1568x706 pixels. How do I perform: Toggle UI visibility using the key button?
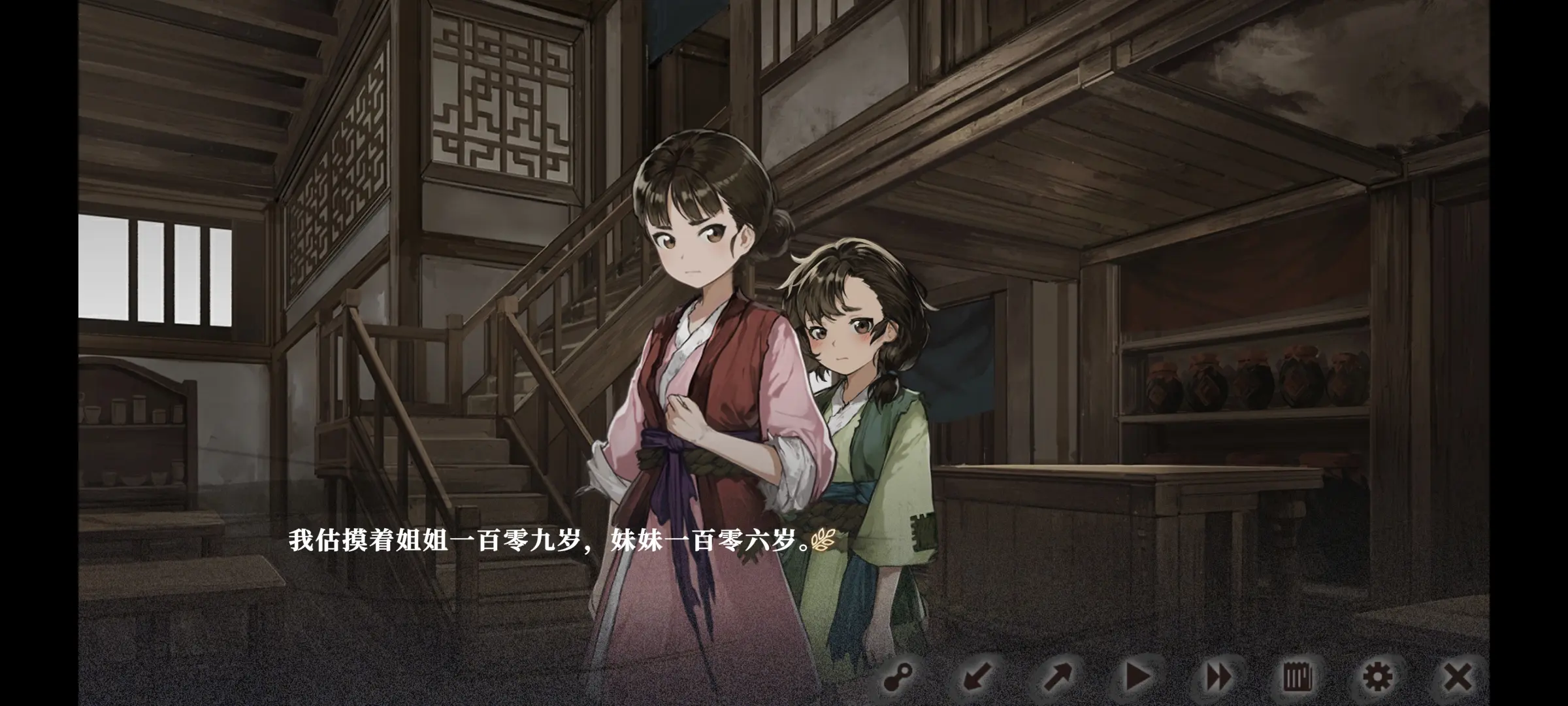pyautogui.click(x=897, y=678)
